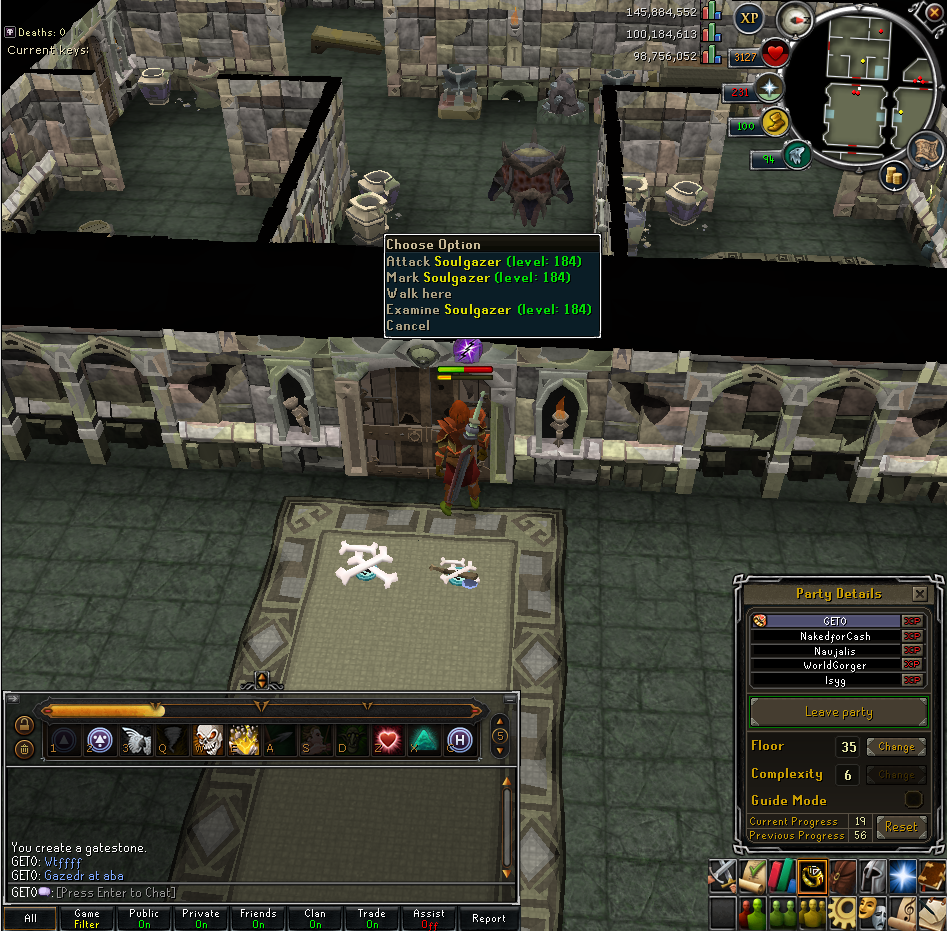Open the world map from the minimap
947x931 pixels.
pyautogui.click(x=927, y=149)
